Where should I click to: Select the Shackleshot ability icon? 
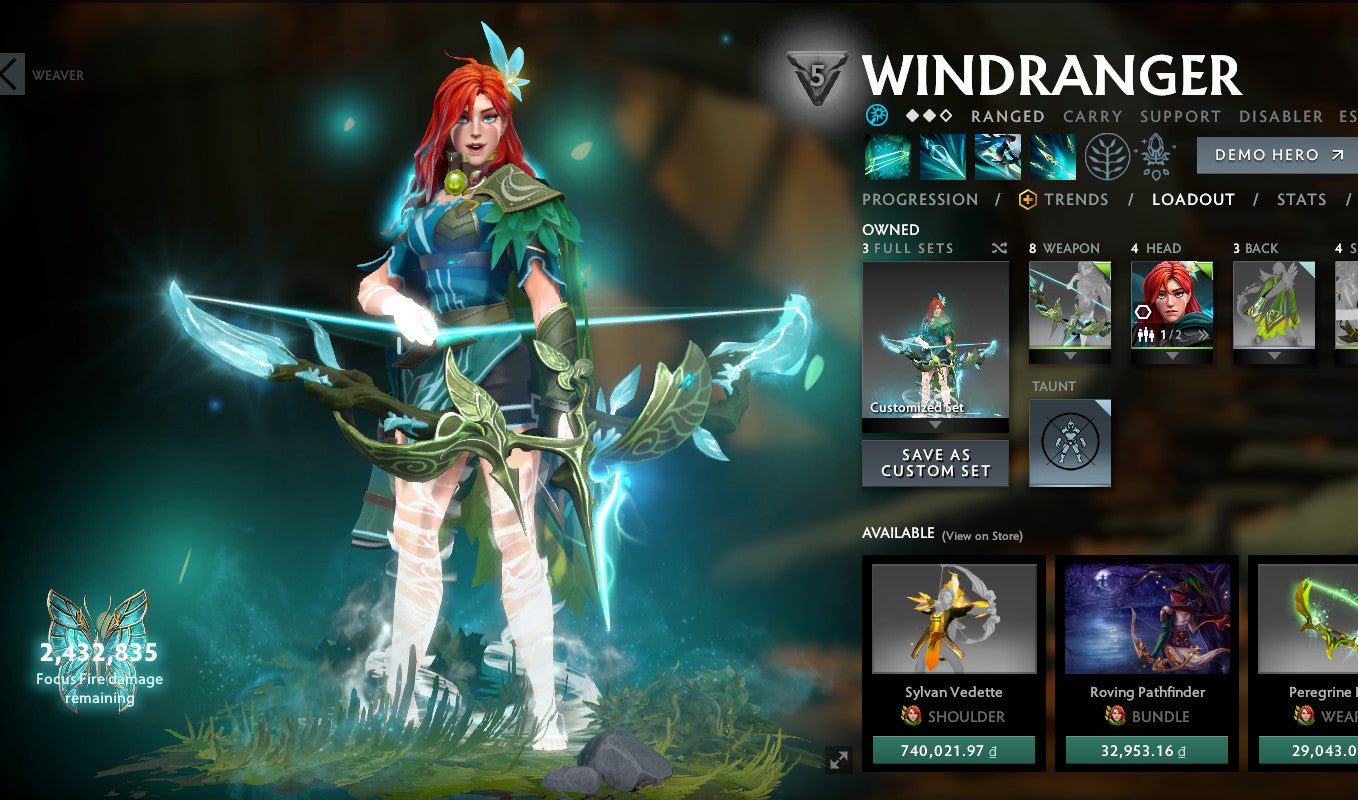(x=886, y=157)
